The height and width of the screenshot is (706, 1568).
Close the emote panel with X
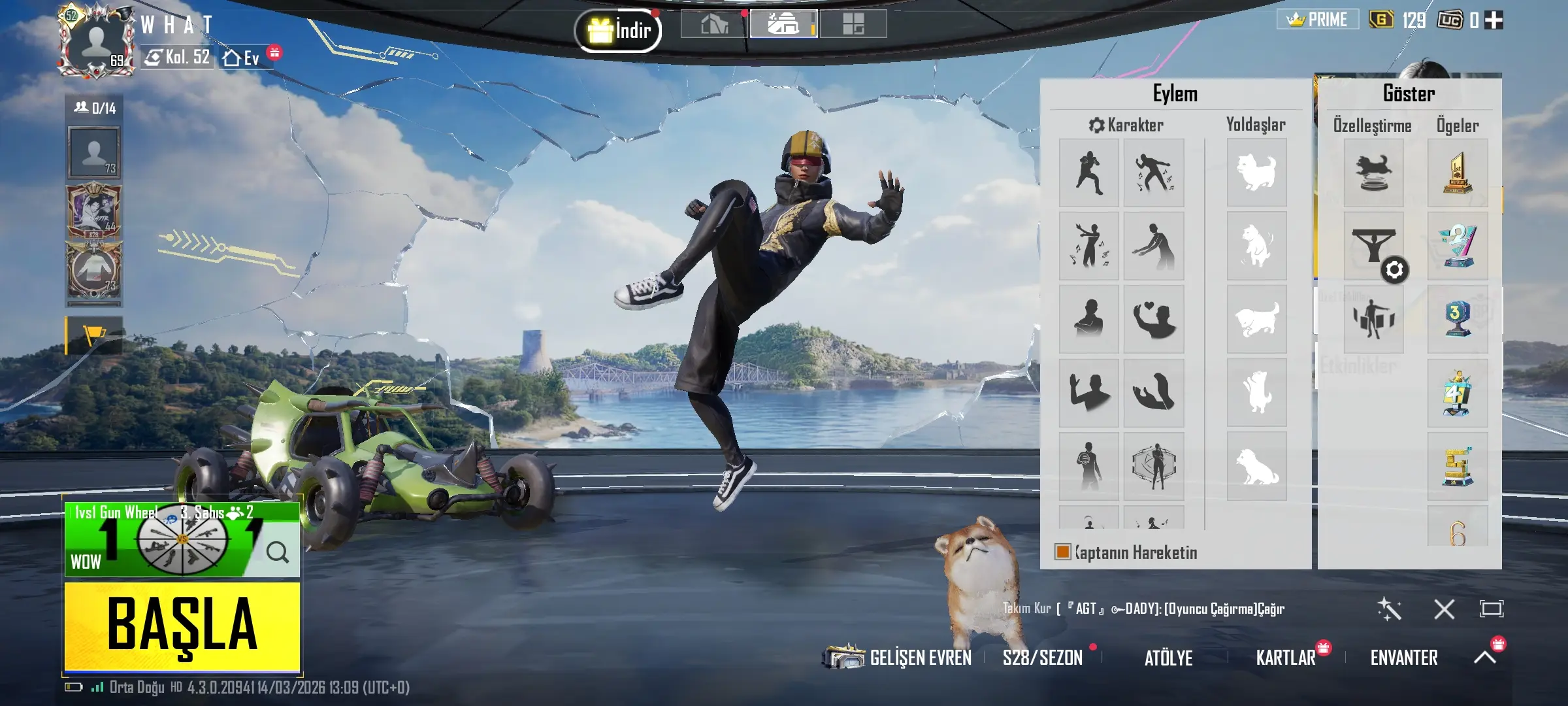pos(1444,609)
